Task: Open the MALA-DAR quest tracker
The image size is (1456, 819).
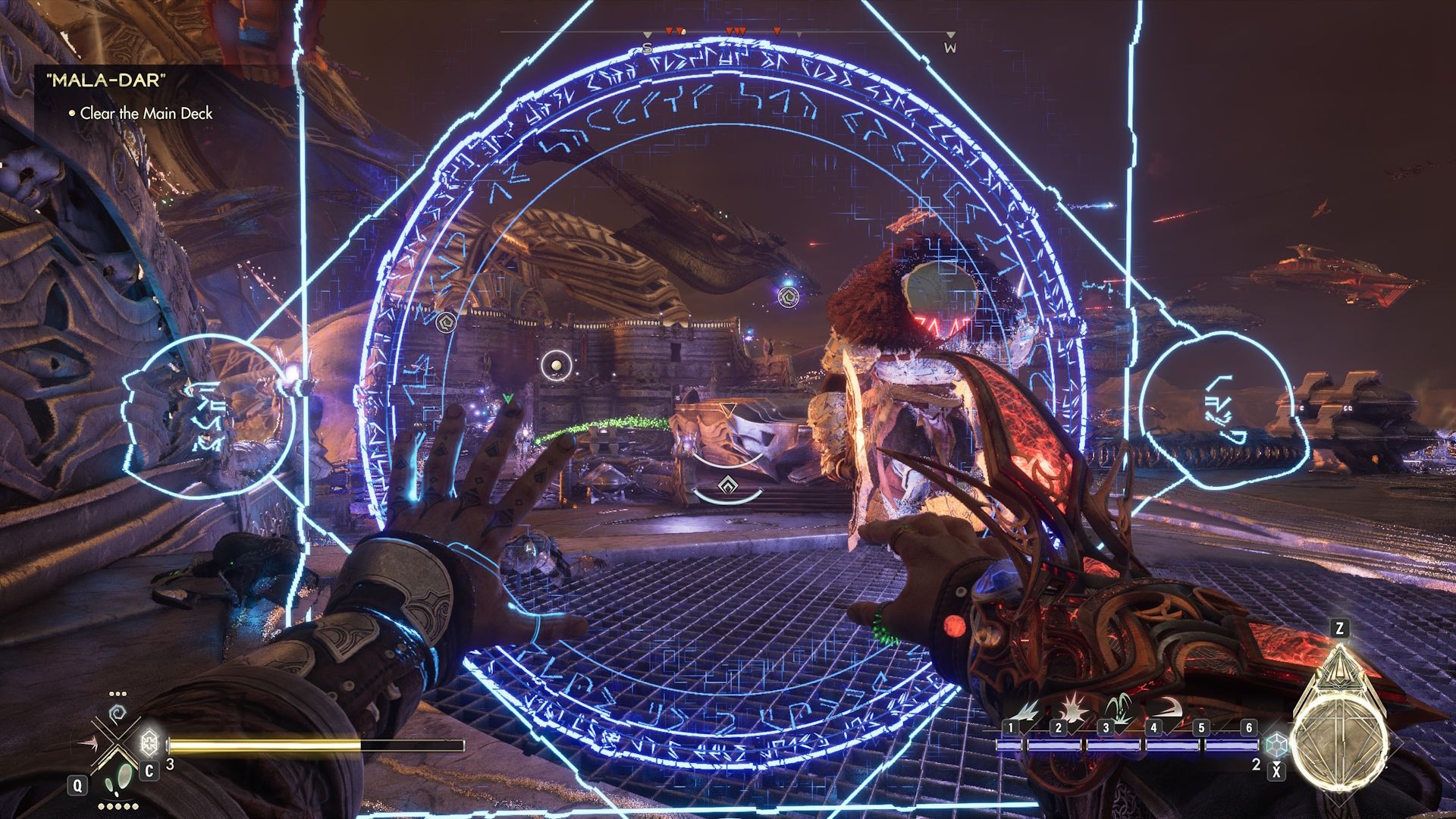Action: coord(106,80)
